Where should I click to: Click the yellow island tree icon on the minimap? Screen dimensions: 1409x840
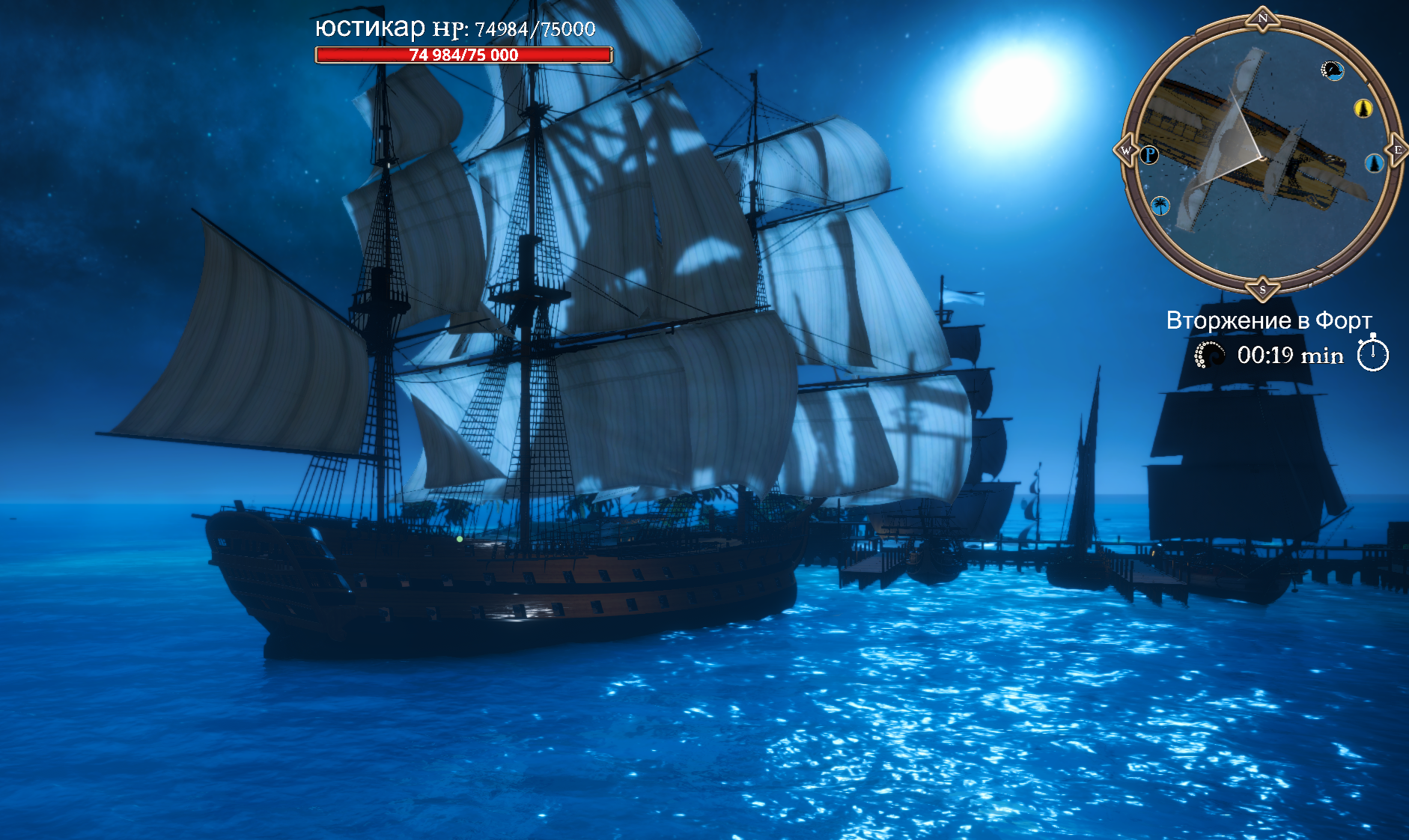coord(1365,107)
